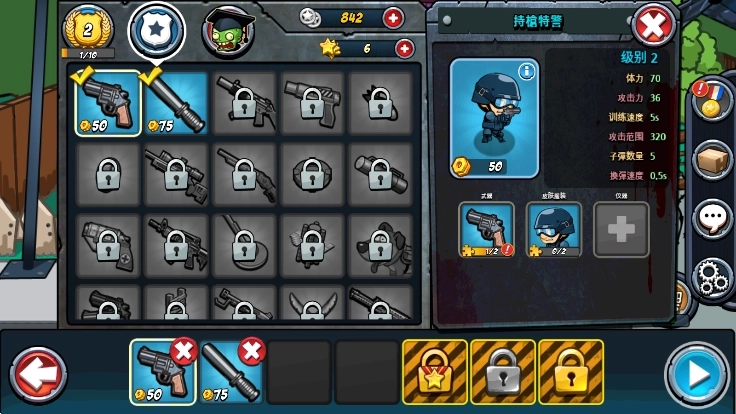Tap the star-locked loadout slot
The width and height of the screenshot is (736, 414).
tap(434, 372)
